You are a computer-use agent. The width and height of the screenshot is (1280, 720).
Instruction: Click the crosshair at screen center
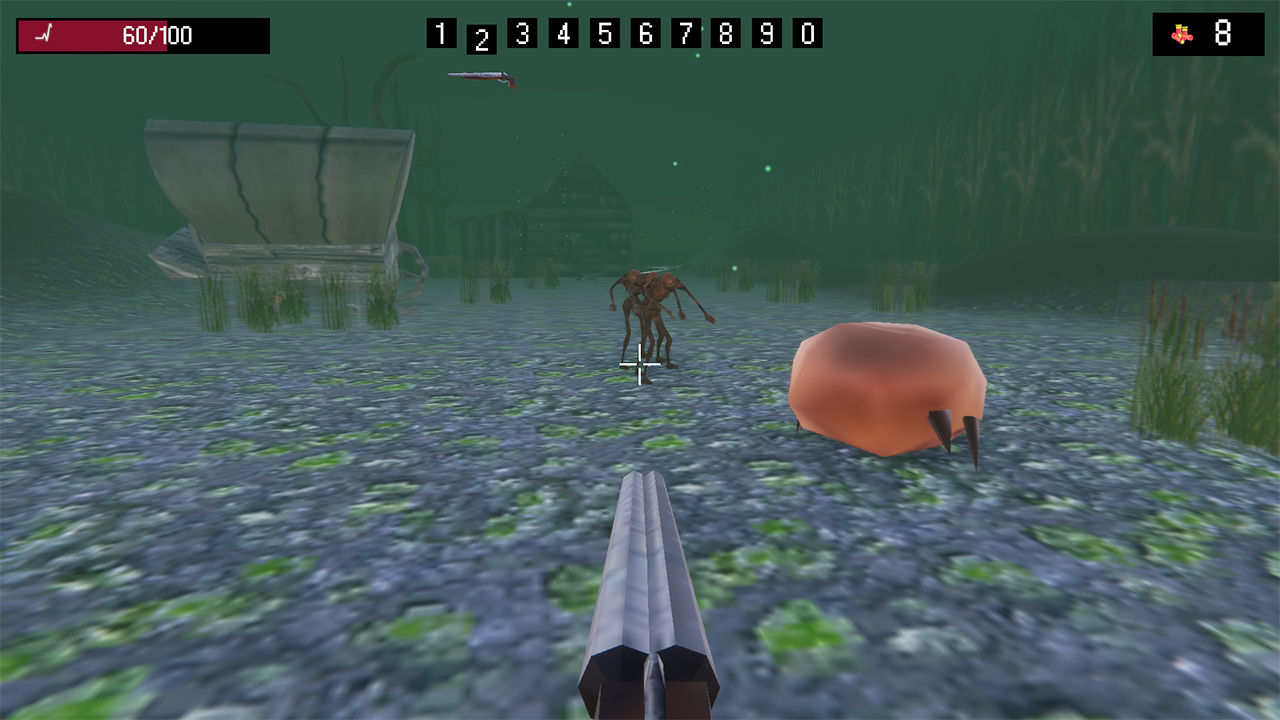pos(638,366)
